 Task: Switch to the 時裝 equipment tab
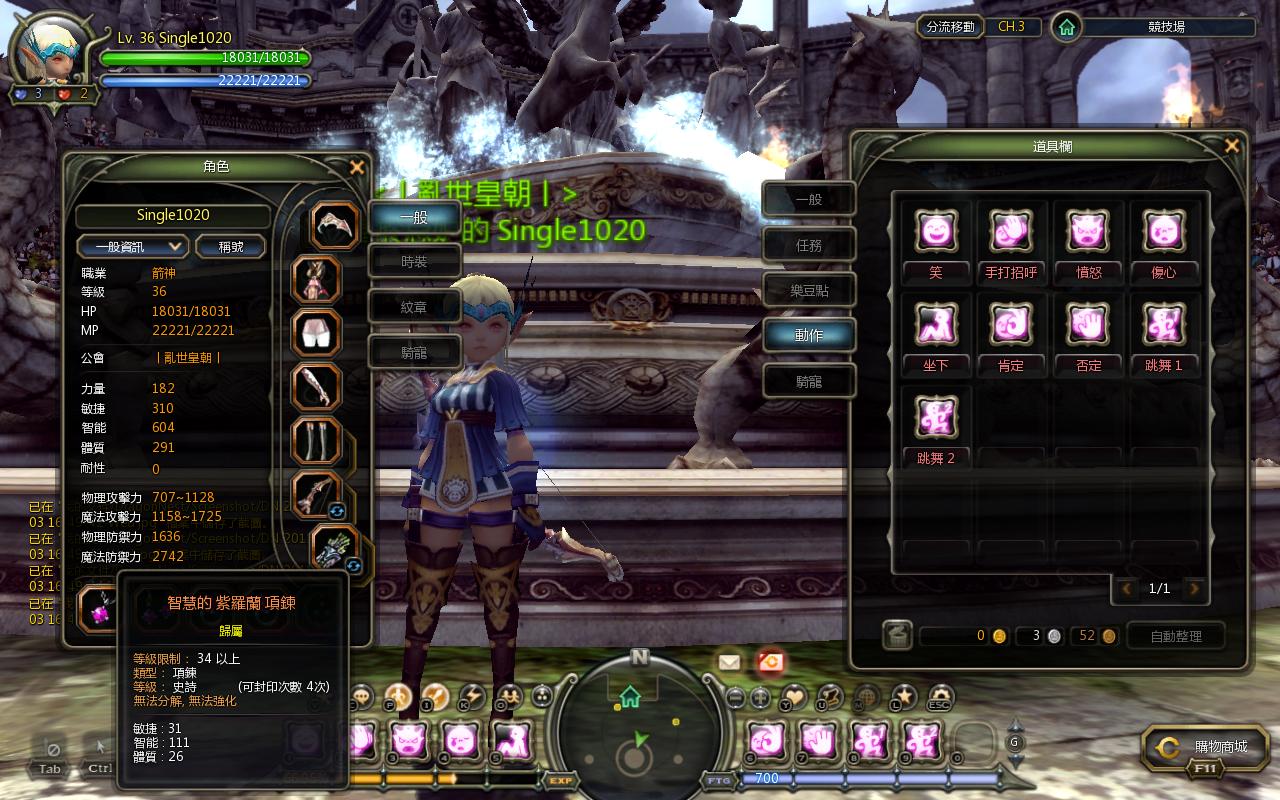click(414, 262)
